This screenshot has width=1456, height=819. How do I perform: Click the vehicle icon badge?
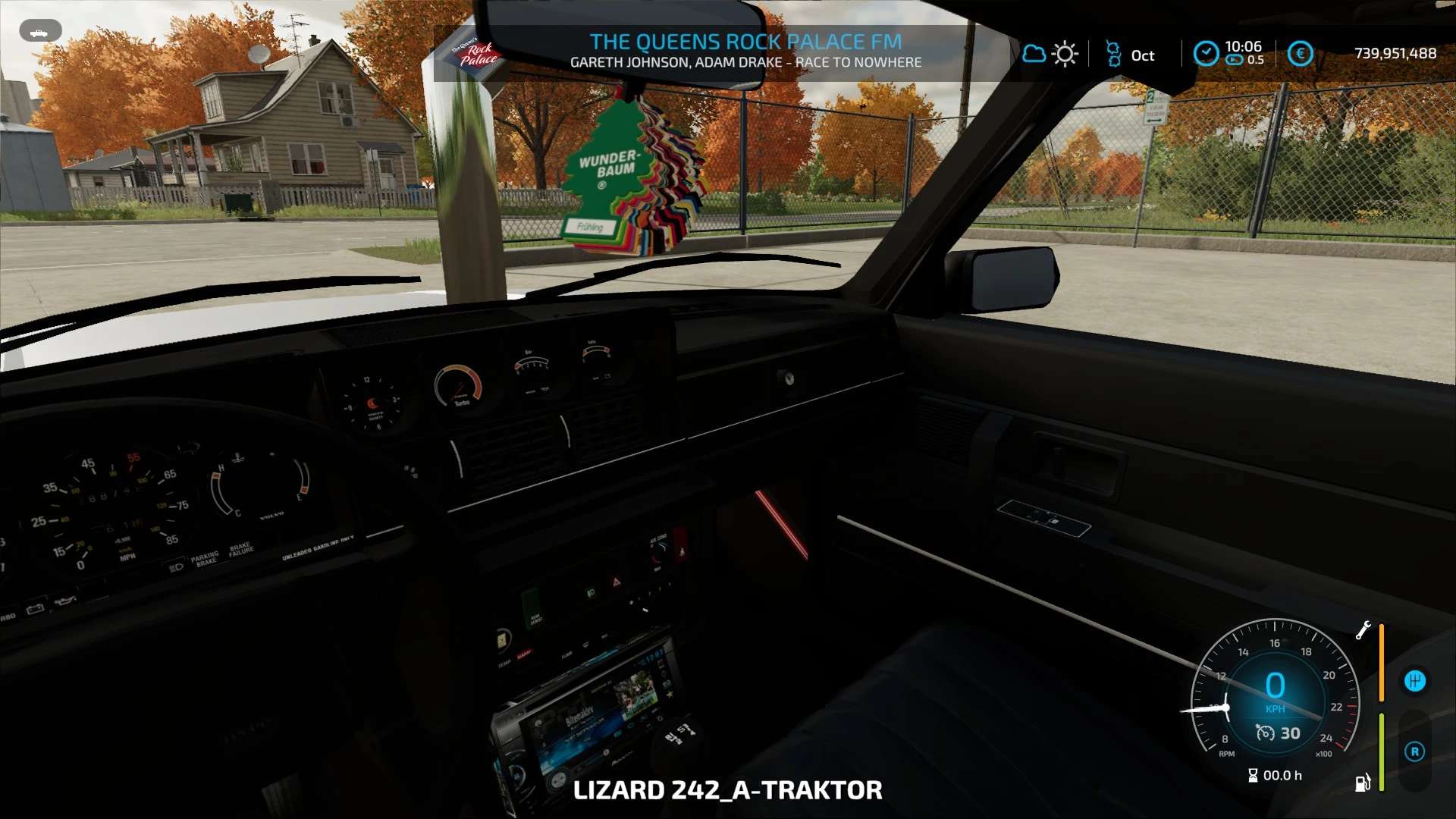tap(40, 32)
